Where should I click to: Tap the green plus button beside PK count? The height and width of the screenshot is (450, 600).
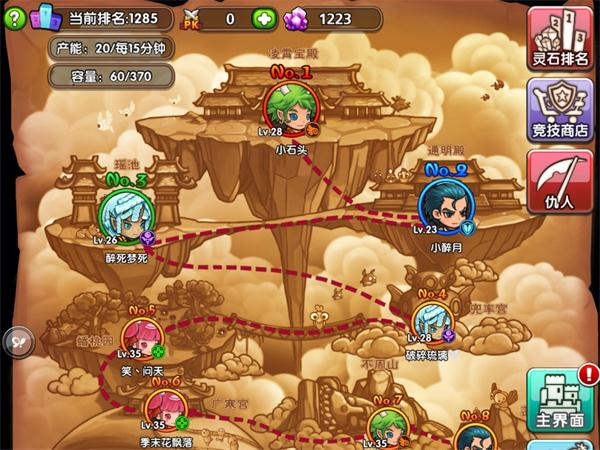263,18
